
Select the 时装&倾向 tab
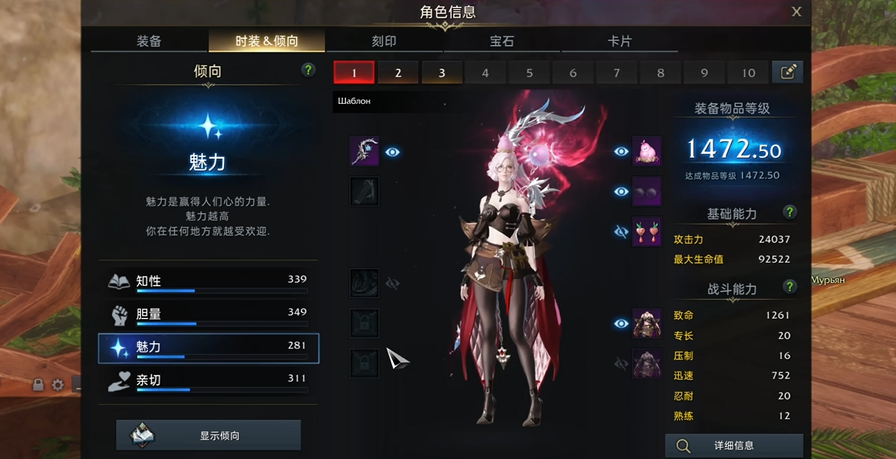(267, 42)
